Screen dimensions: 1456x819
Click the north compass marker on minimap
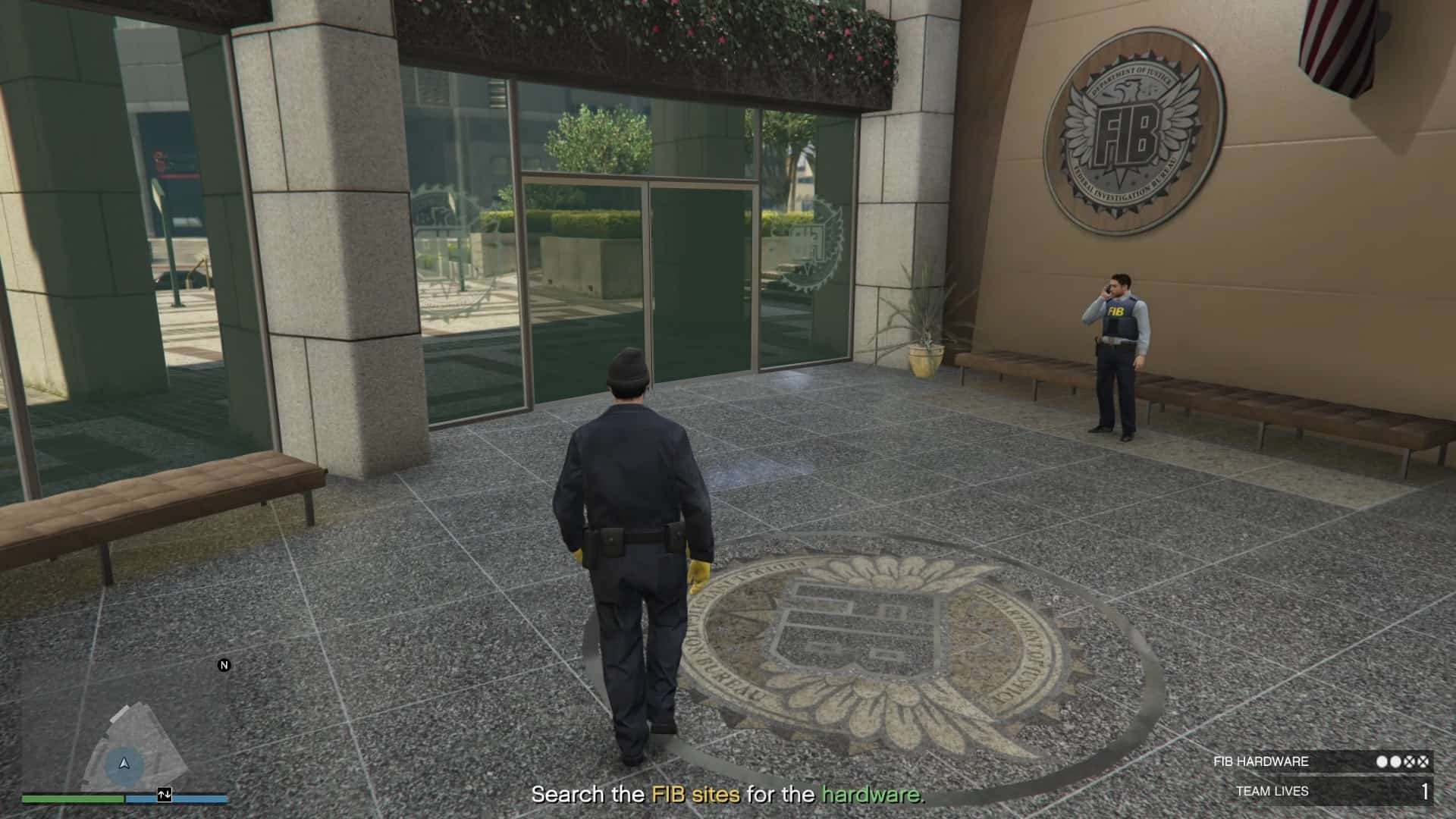[224, 665]
